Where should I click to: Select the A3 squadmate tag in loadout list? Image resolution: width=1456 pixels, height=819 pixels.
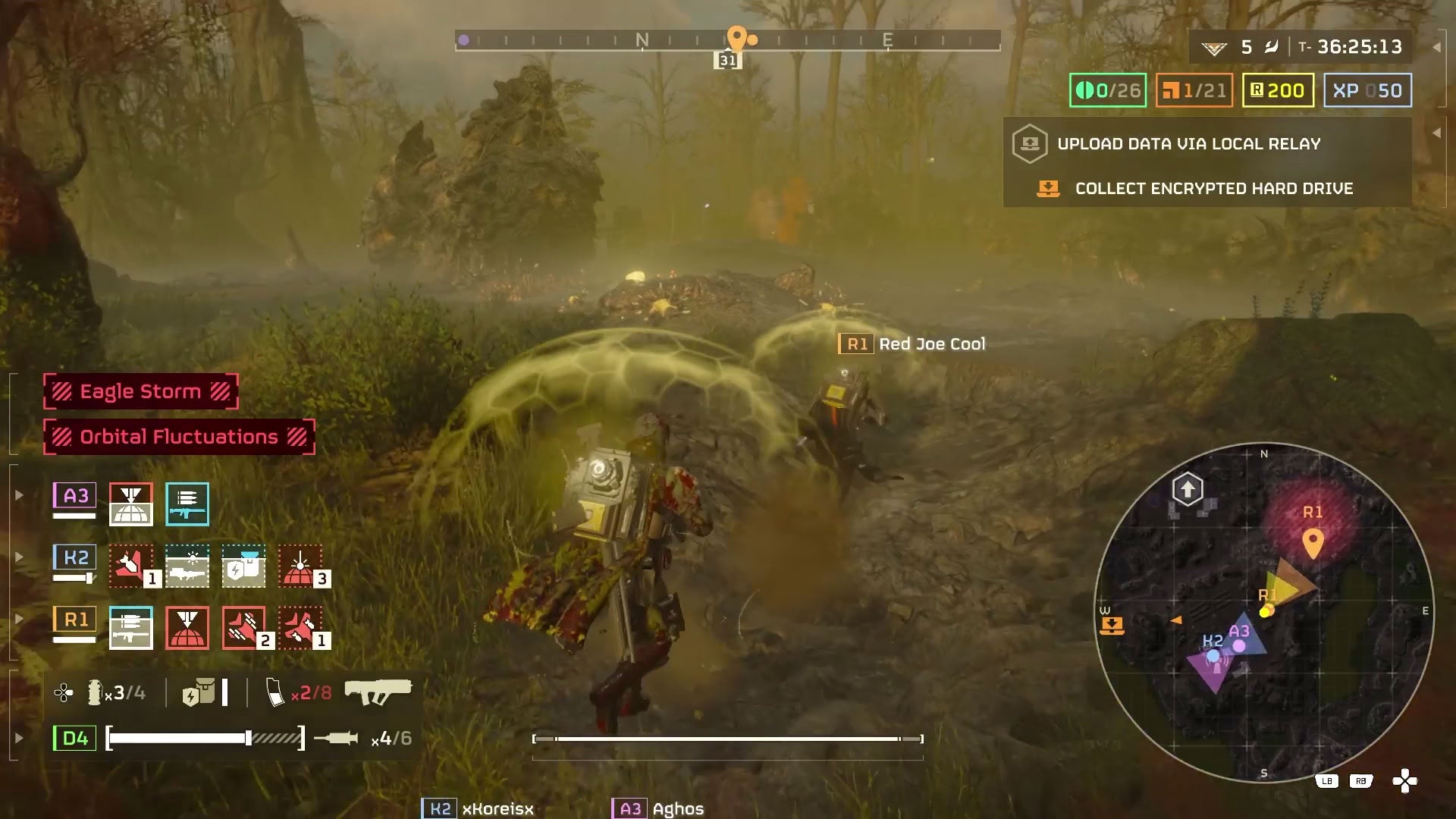click(75, 497)
